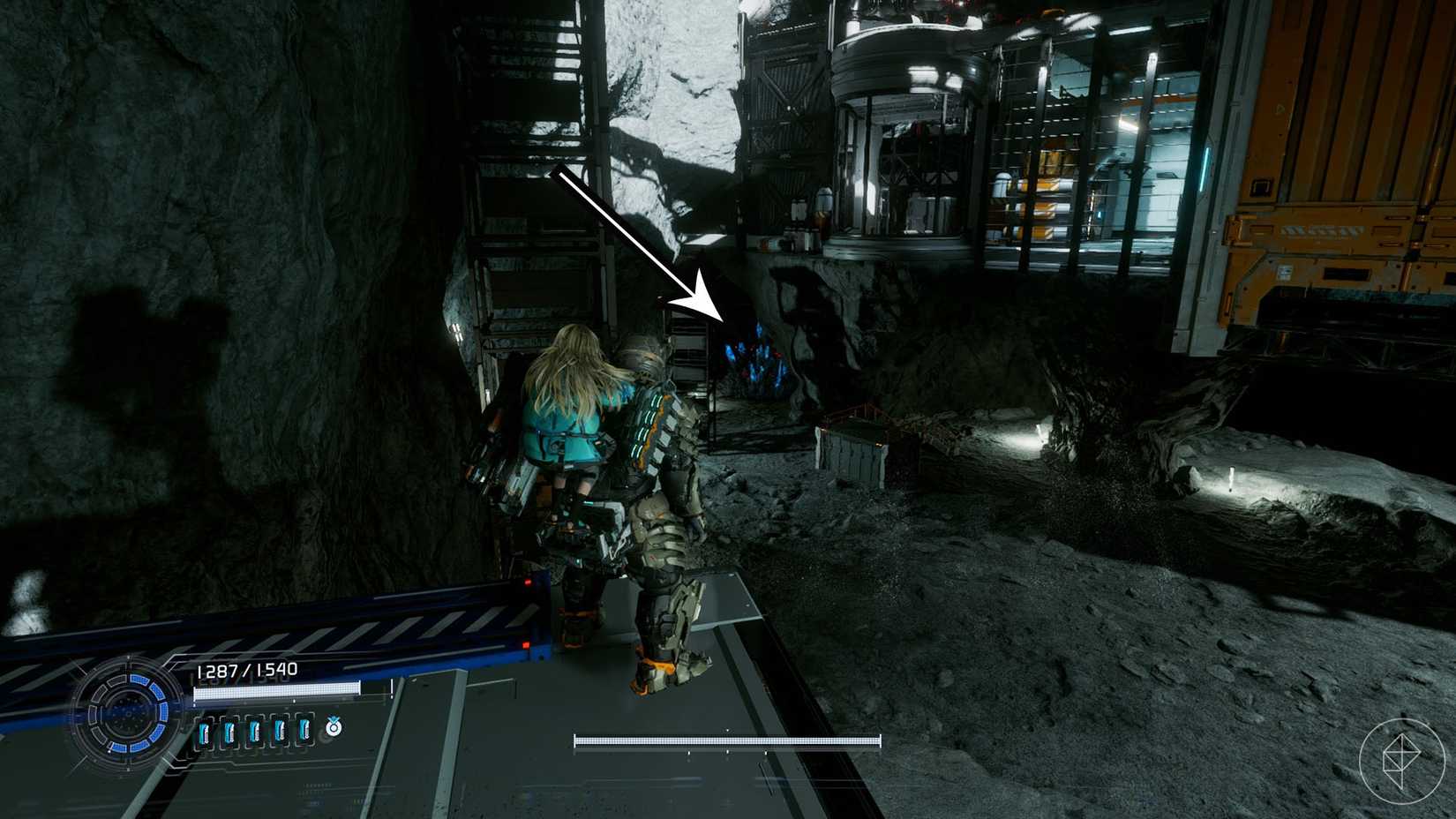The height and width of the screenshot is (819, 1456).
Task: Toggle the second battery cell in the HUD
Action: pos(230,731)
